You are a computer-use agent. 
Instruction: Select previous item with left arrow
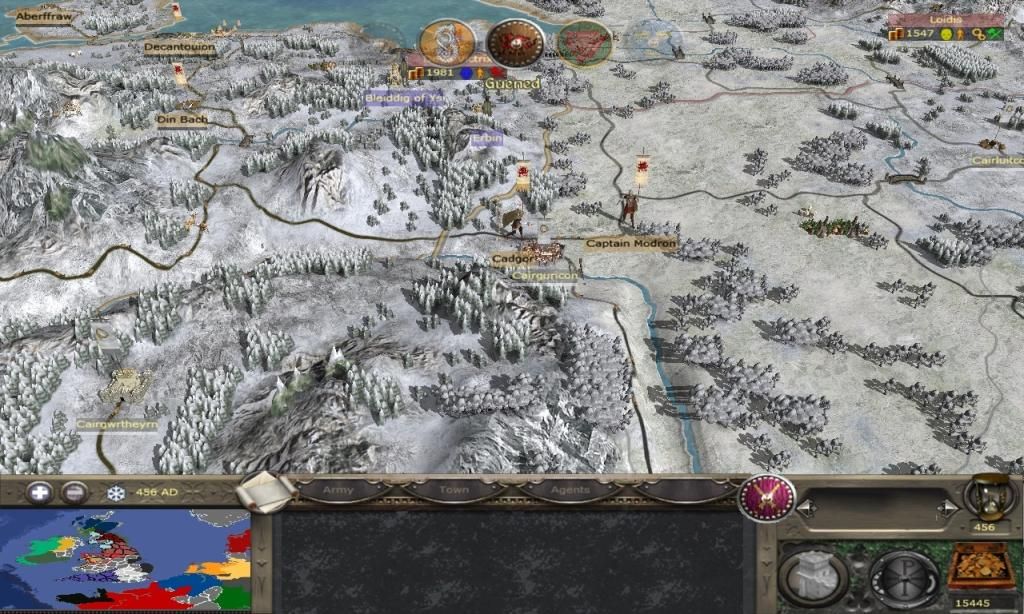pos(807,510)
